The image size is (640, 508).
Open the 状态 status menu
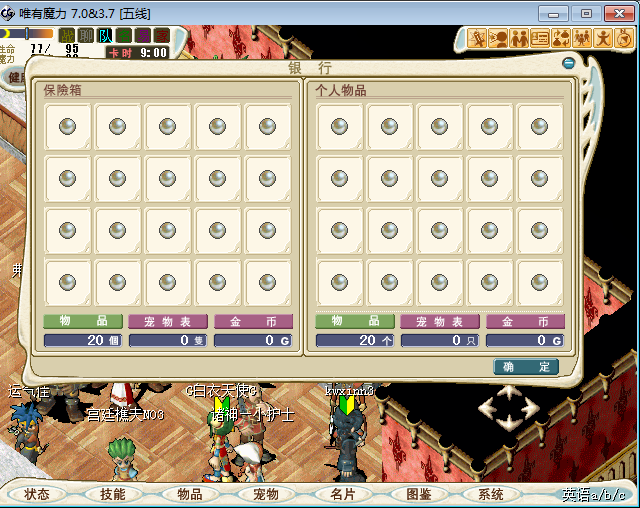pyautogui.click(x=37, y=494)
